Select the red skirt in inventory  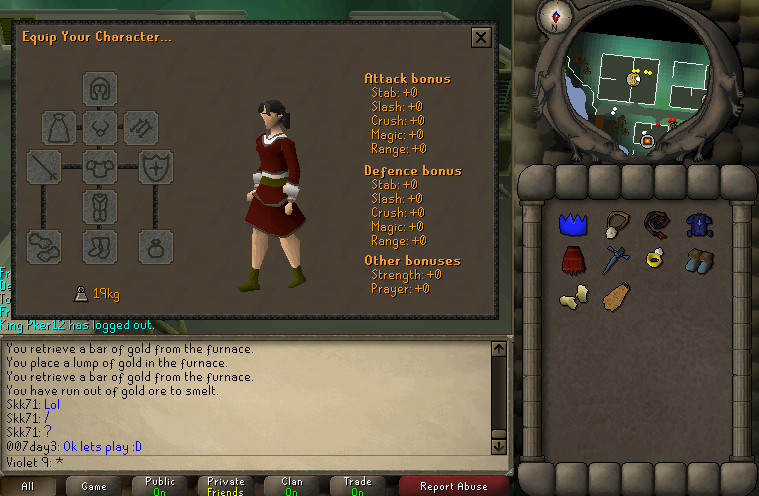[572, 261]
